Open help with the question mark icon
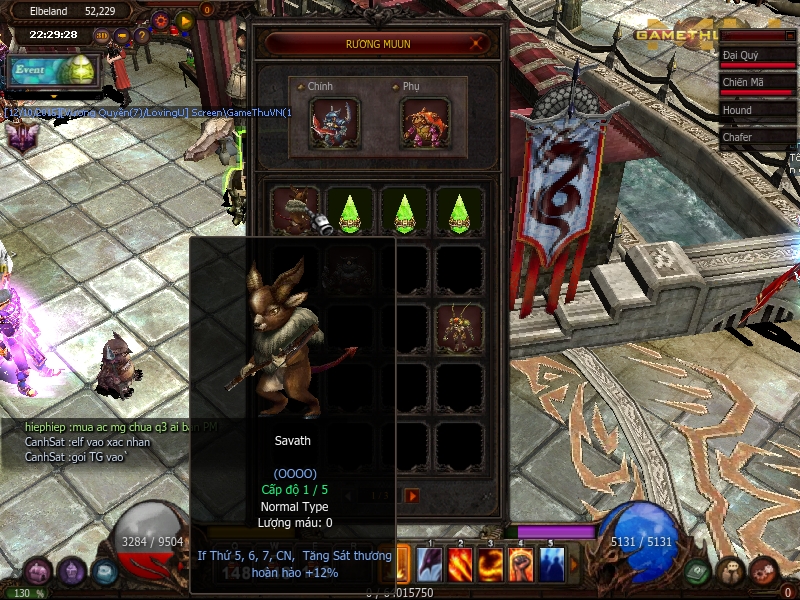This screenshot has height=600, width=800. tap(142, 35)
